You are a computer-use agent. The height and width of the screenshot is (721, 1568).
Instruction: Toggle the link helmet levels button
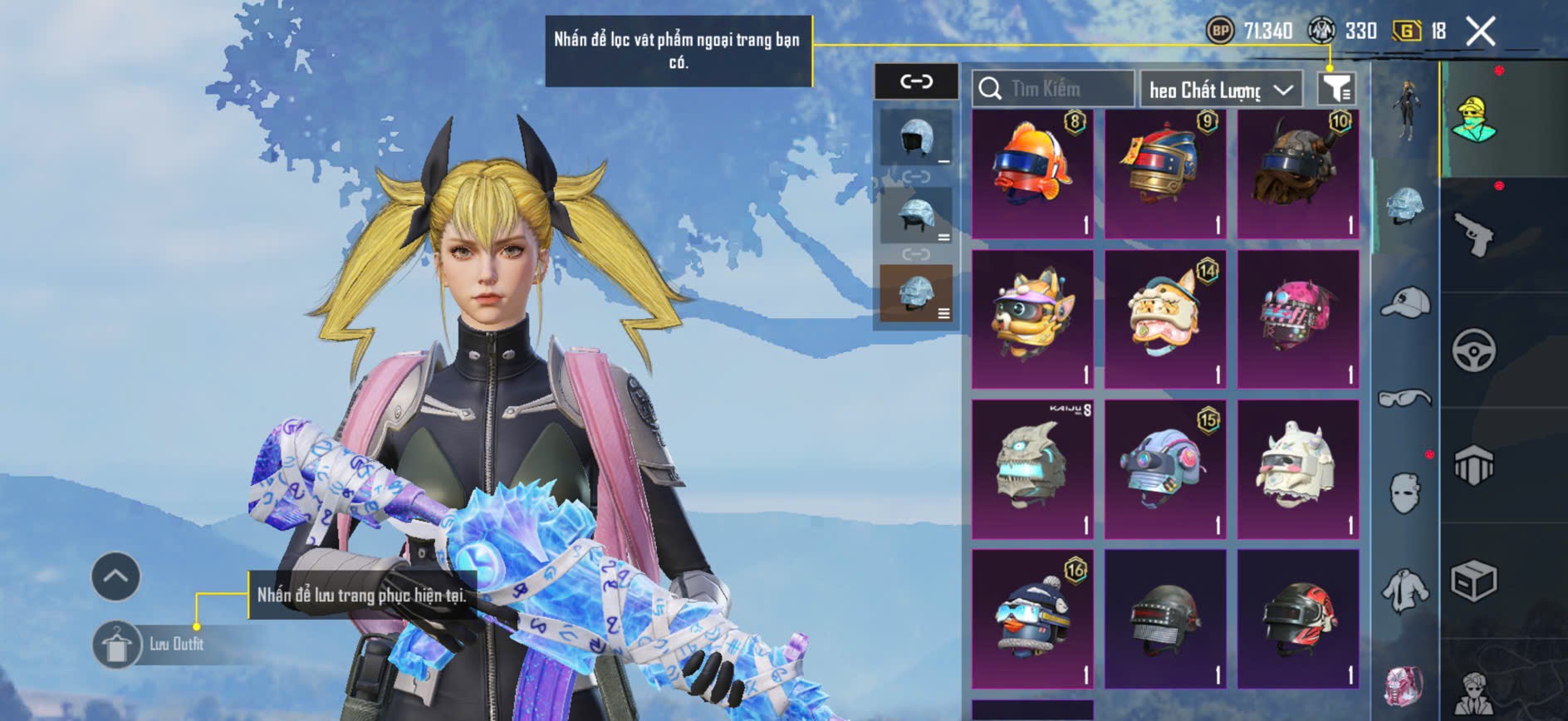(916, 81)
